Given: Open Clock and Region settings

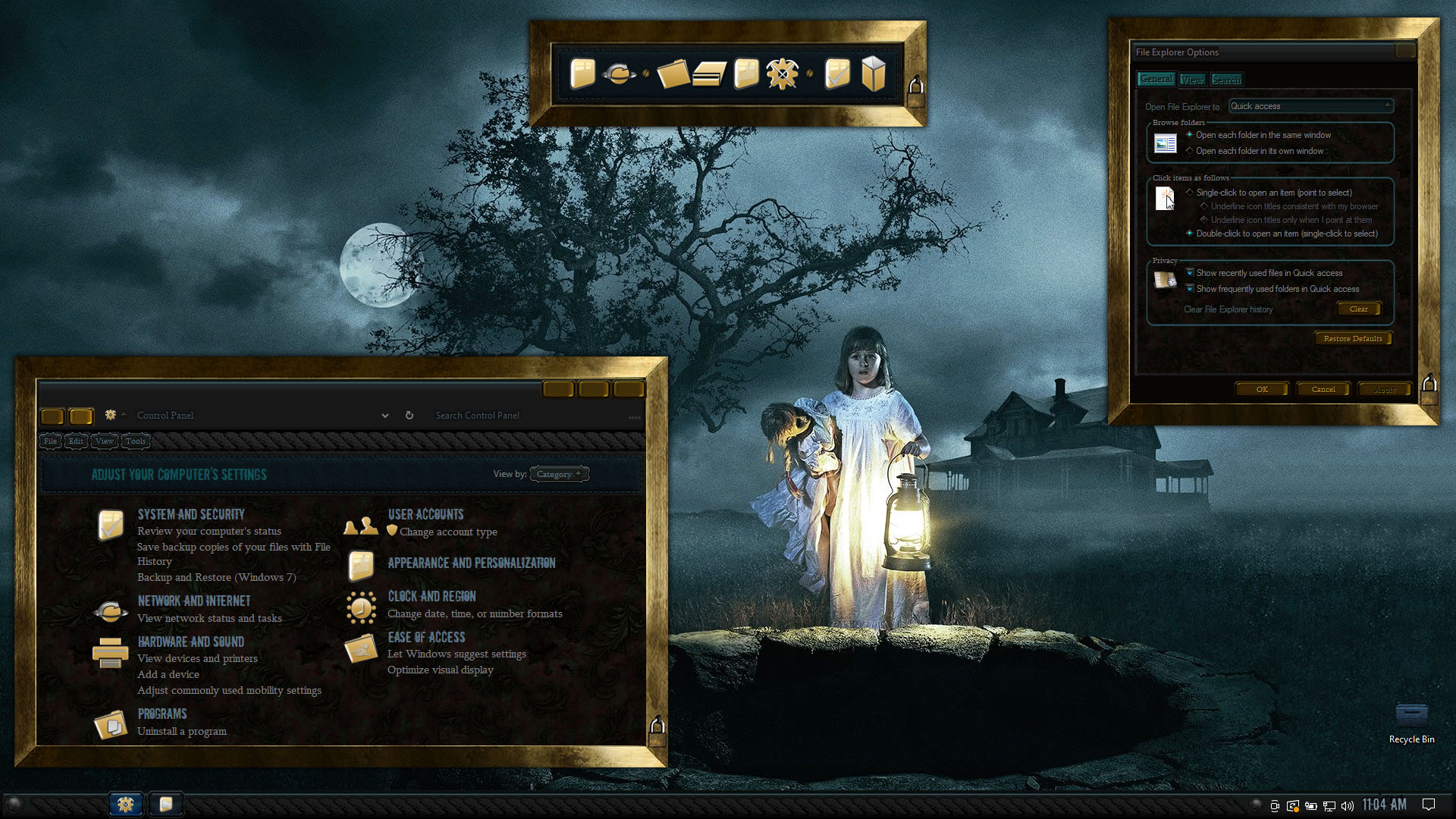Looking at the screenshot, I should 432,596.
